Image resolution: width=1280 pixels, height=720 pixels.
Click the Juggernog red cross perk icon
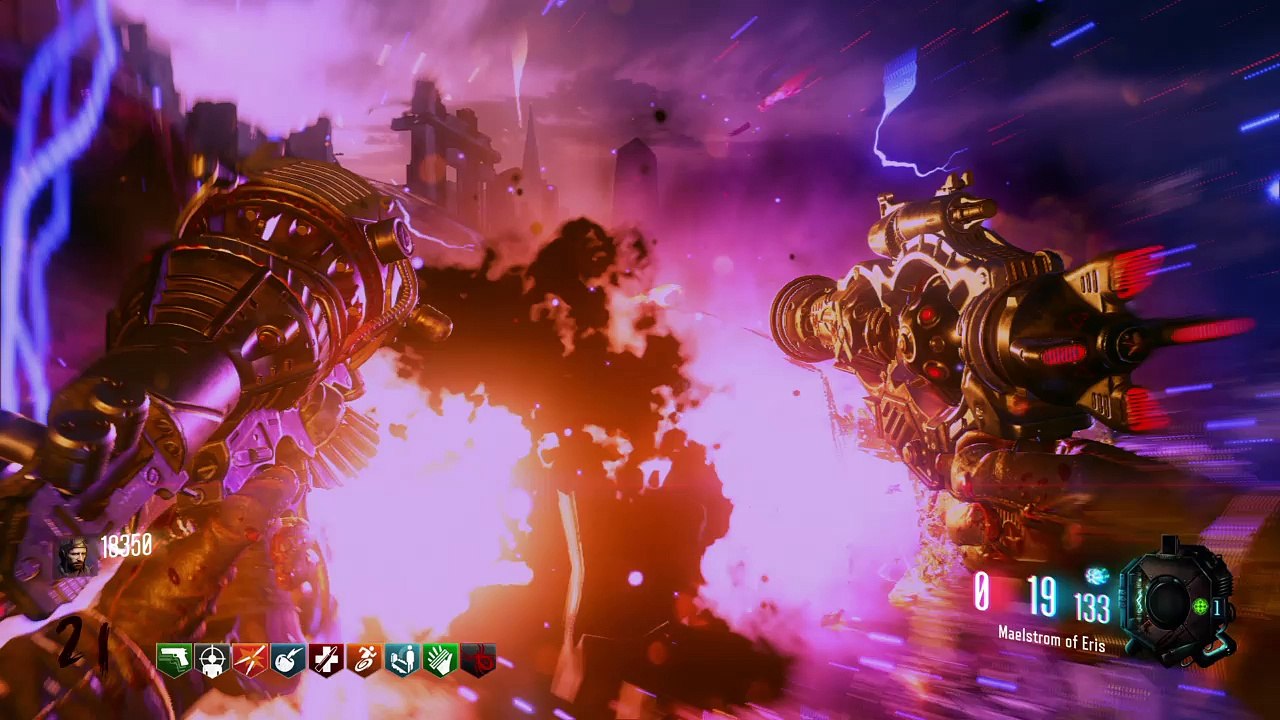pos(326,660)
